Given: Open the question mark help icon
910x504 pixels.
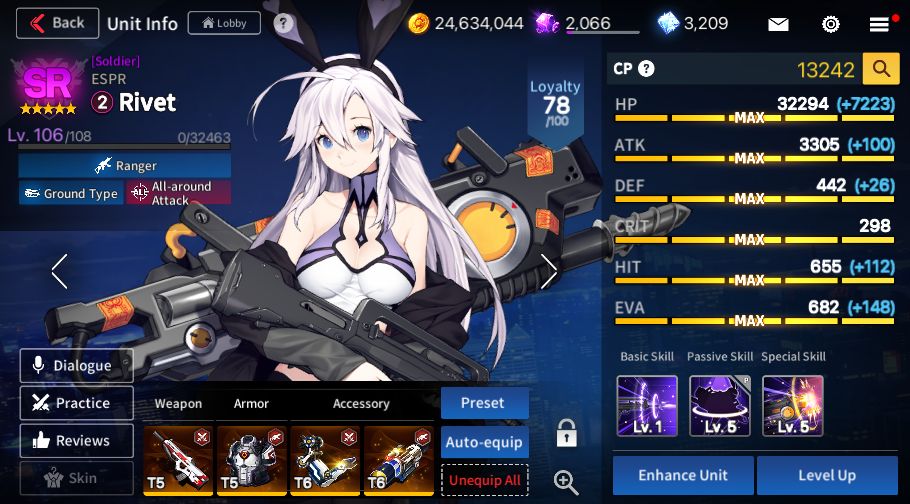Looking at the screenshot, I should pos(284,23).
